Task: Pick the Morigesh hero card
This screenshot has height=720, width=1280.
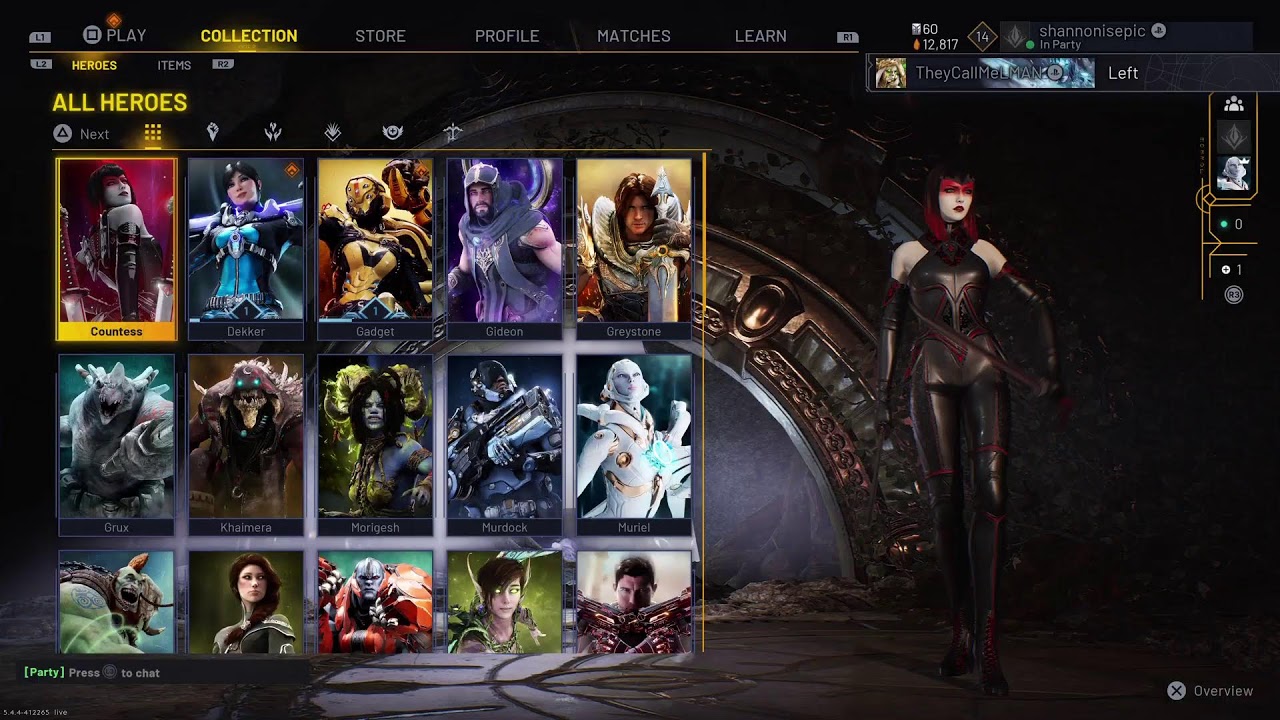Action: point(375,444)
